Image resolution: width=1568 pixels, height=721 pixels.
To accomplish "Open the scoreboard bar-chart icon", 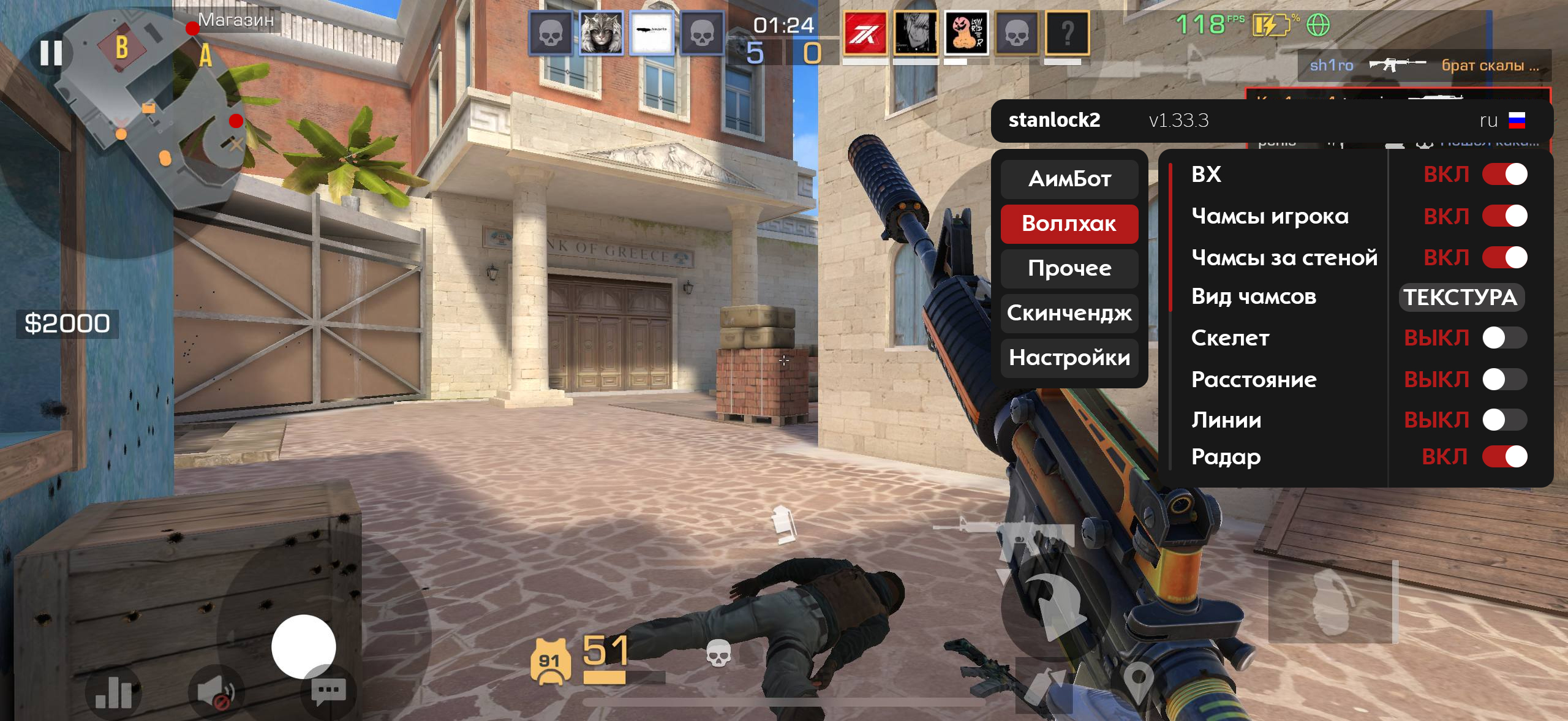I will click(113, 693).
